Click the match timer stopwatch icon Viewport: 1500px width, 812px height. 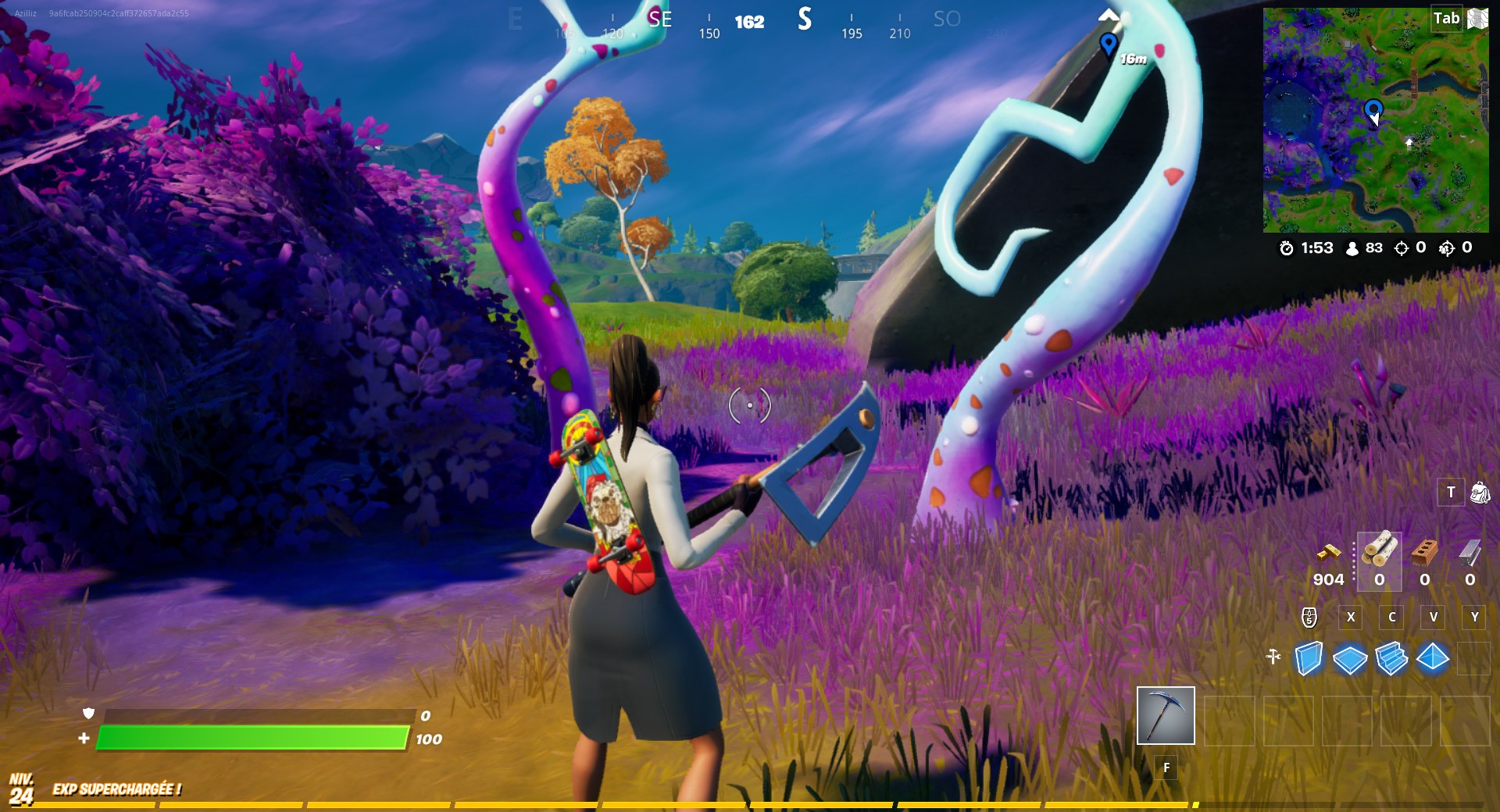coord(1288,248)
